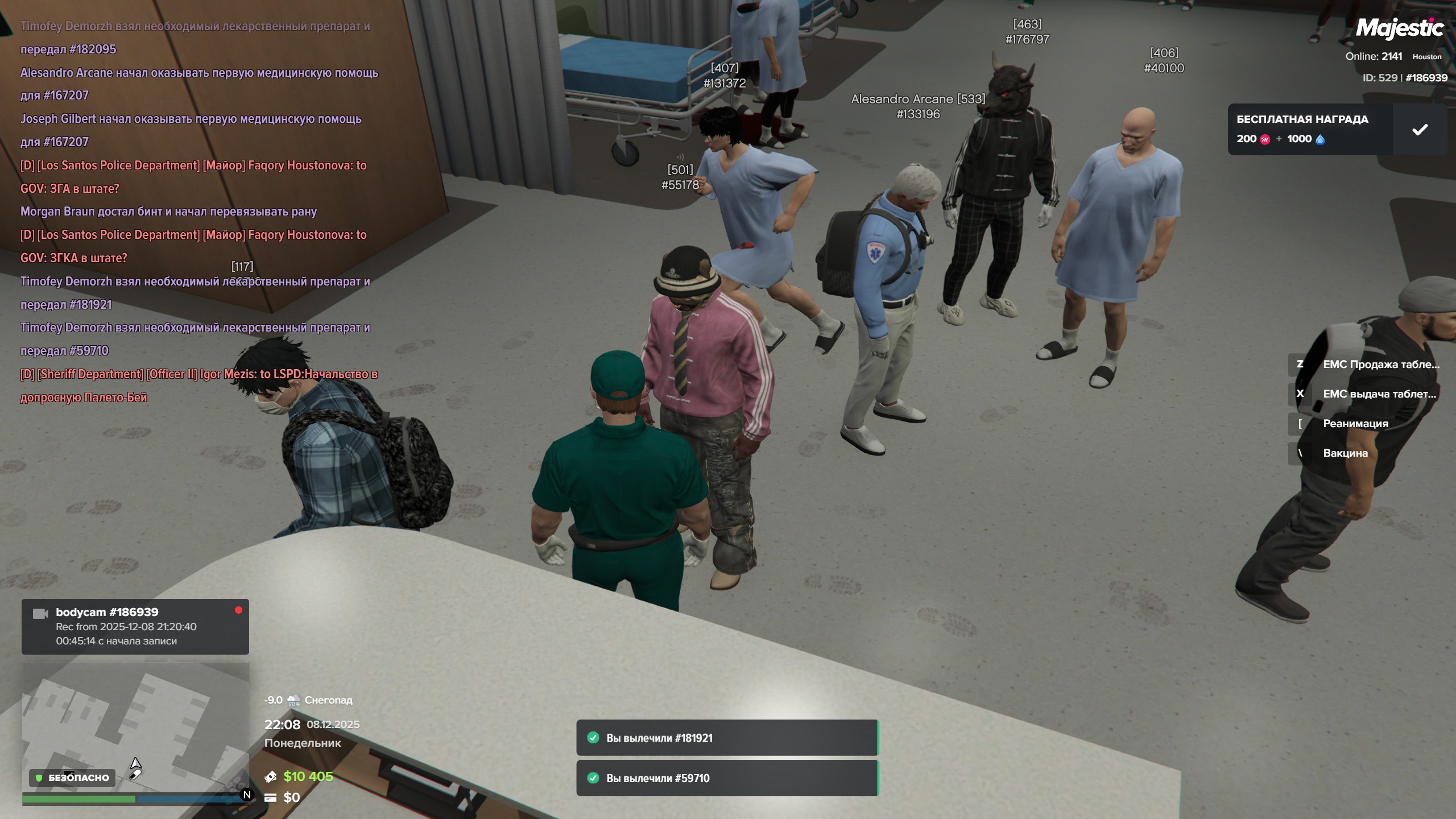Open the БЕСПЛАТНАЯ НАГРАДА reward panel
This screenshot has width=1456, height=819.
pos(1309,130)
